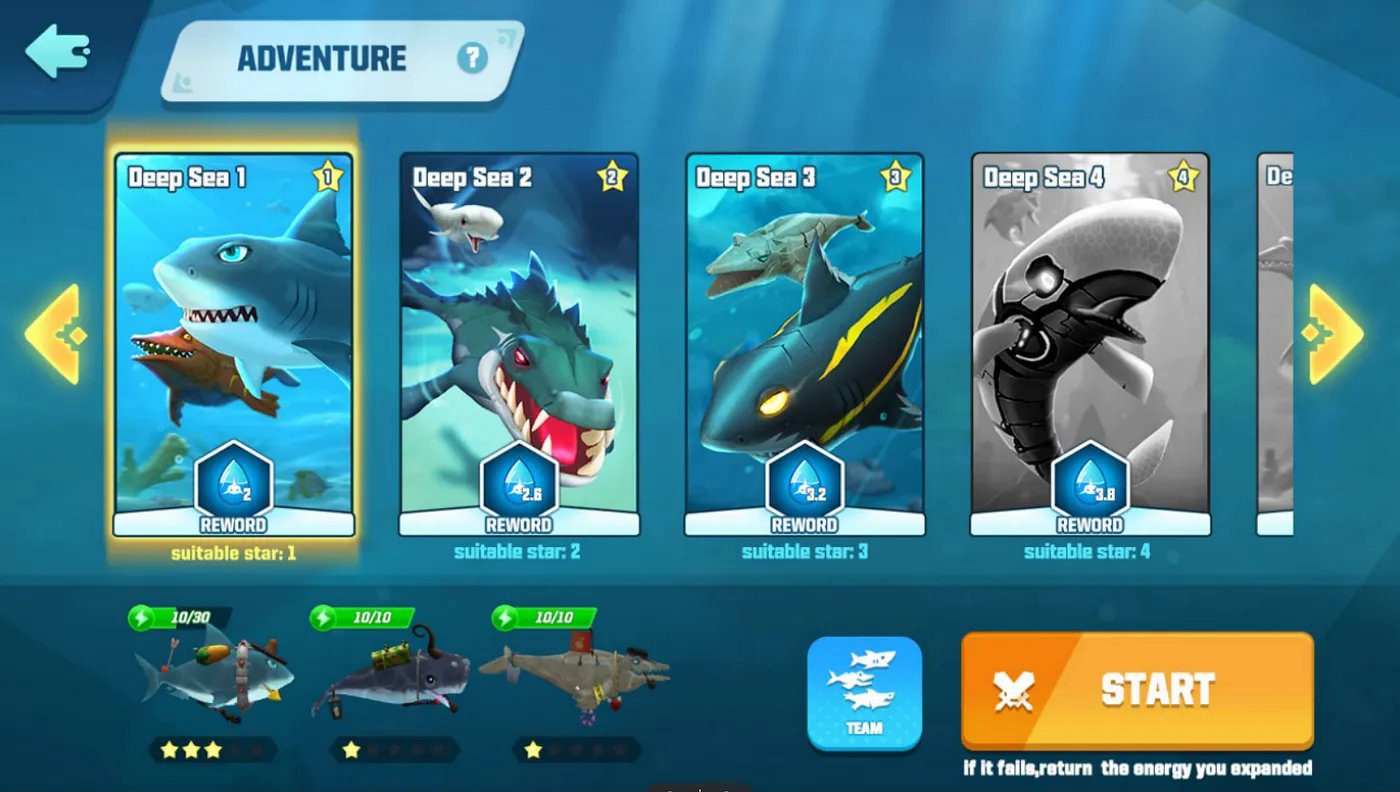
Task: Start the adventure with the orange START button
Action: pyautogui.click(x=1137, y=690)
